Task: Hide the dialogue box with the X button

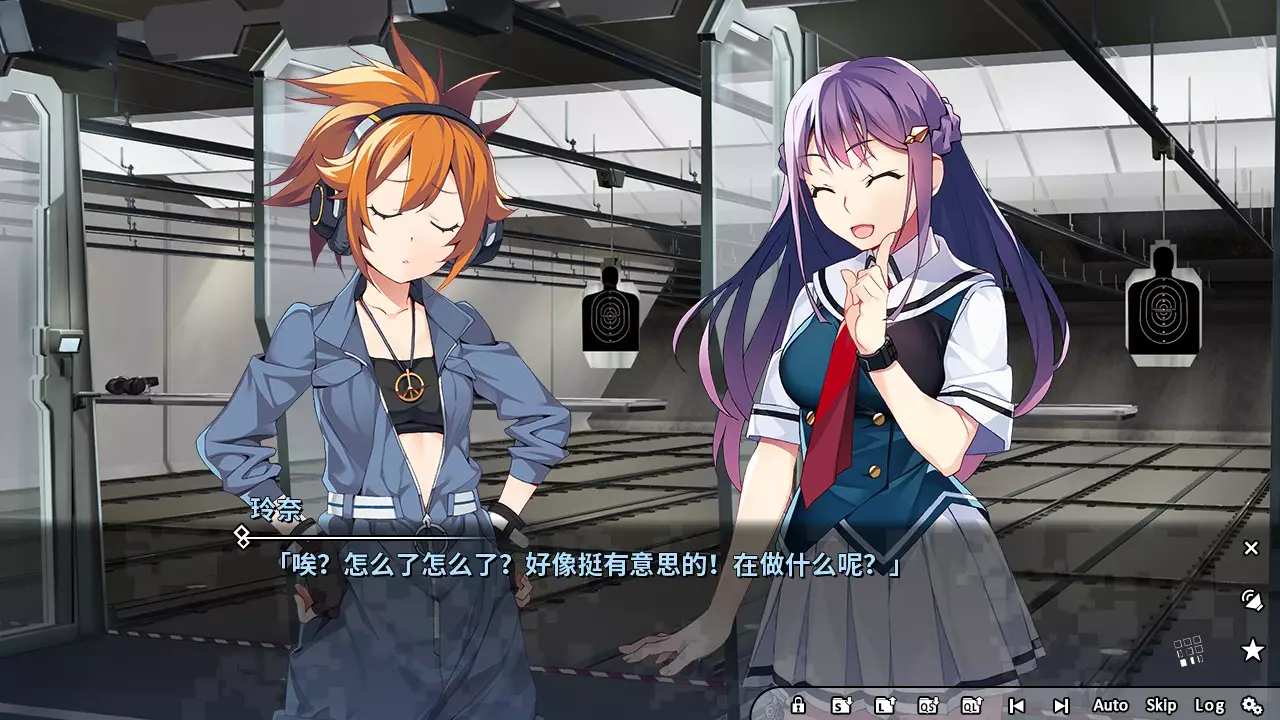Action: [1251, 548]
